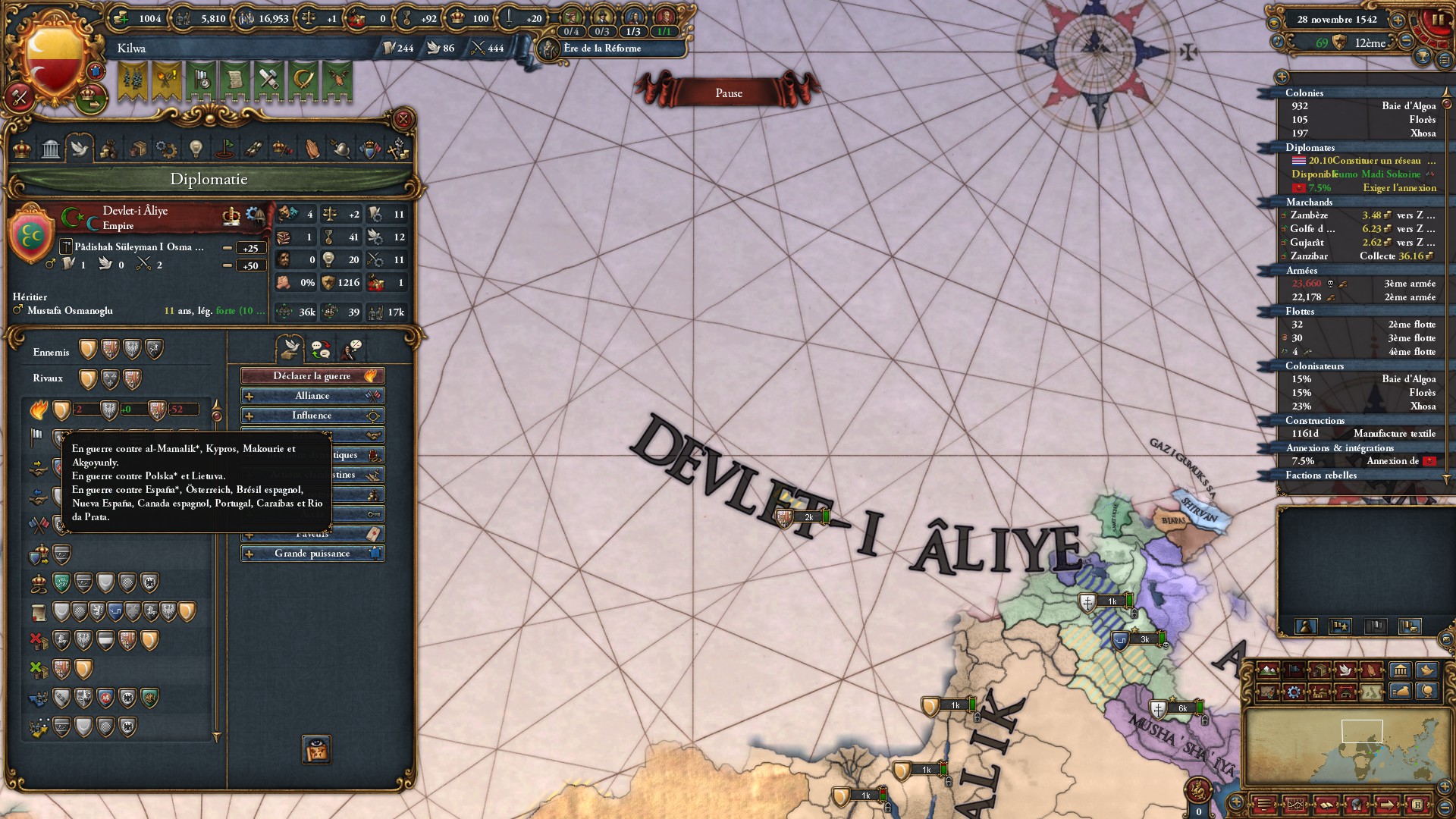Click the white viewport rectangle on the minimap

coord(1363,731)
